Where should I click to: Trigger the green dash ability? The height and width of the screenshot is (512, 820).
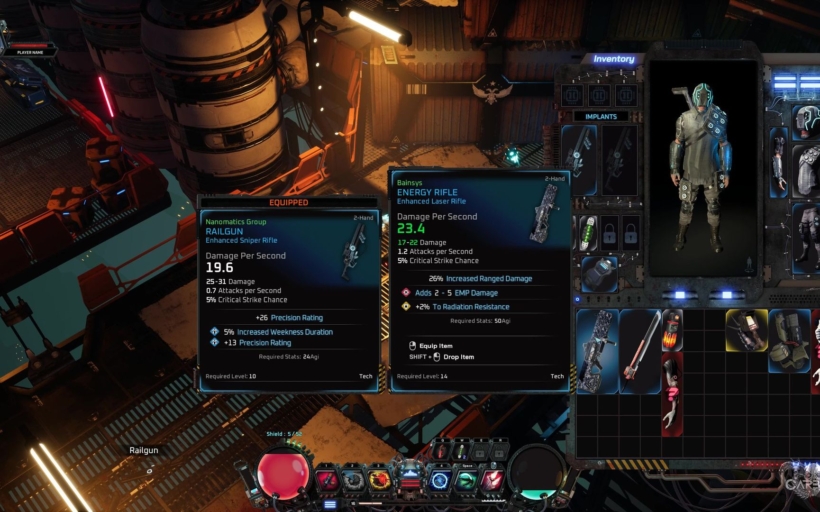coord(466,480)
